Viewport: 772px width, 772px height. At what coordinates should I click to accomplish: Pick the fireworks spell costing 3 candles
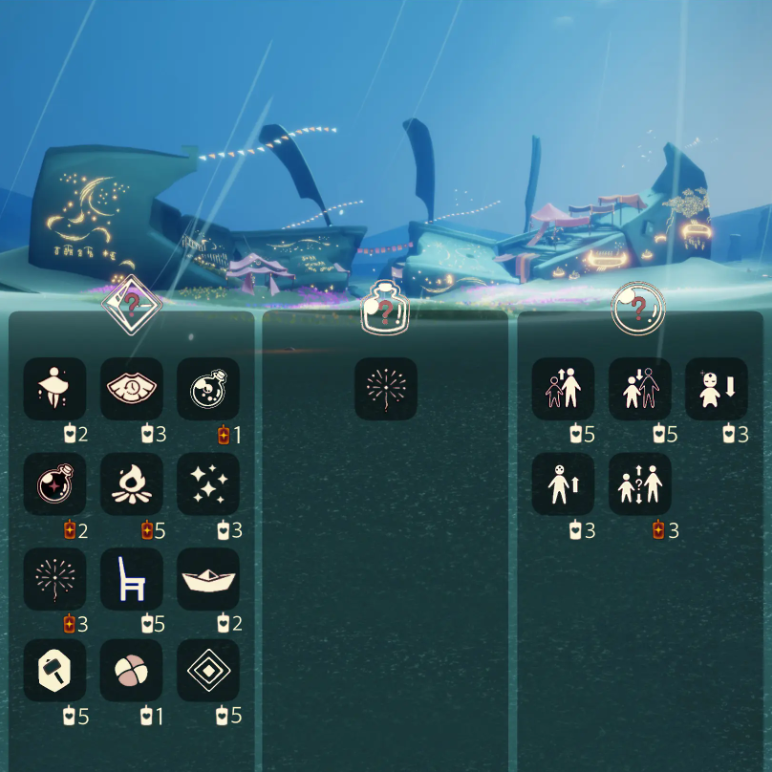coord(55,579)
